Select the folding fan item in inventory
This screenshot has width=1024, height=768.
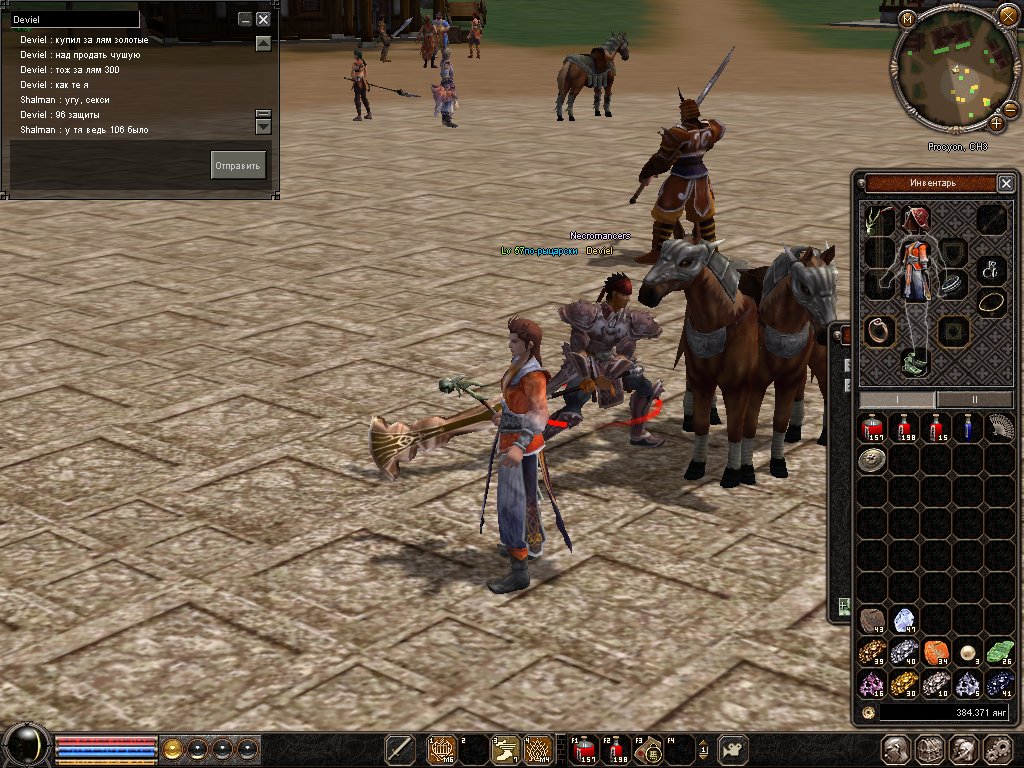[999, 428]
